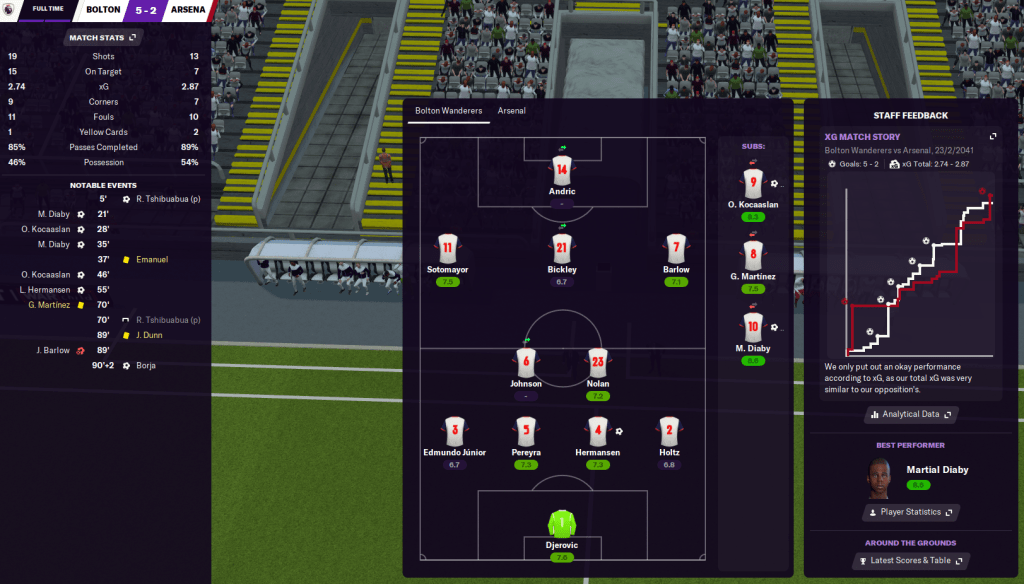Screen dimensions: 1024x584
Task: Select goalkeeper Djerovic on the pitch
Action: 563,523
